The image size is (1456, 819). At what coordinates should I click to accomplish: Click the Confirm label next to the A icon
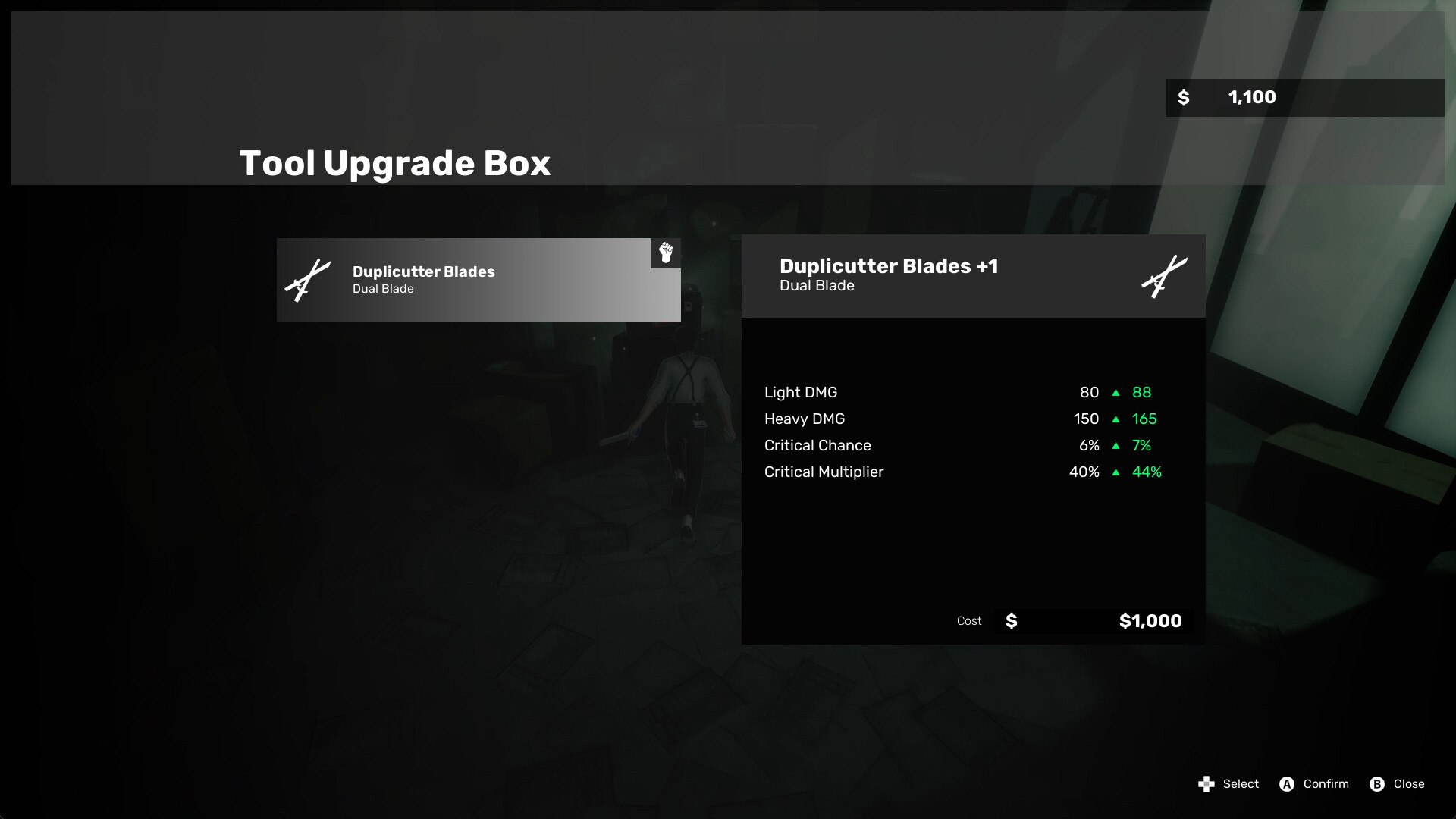[1325, 784]
